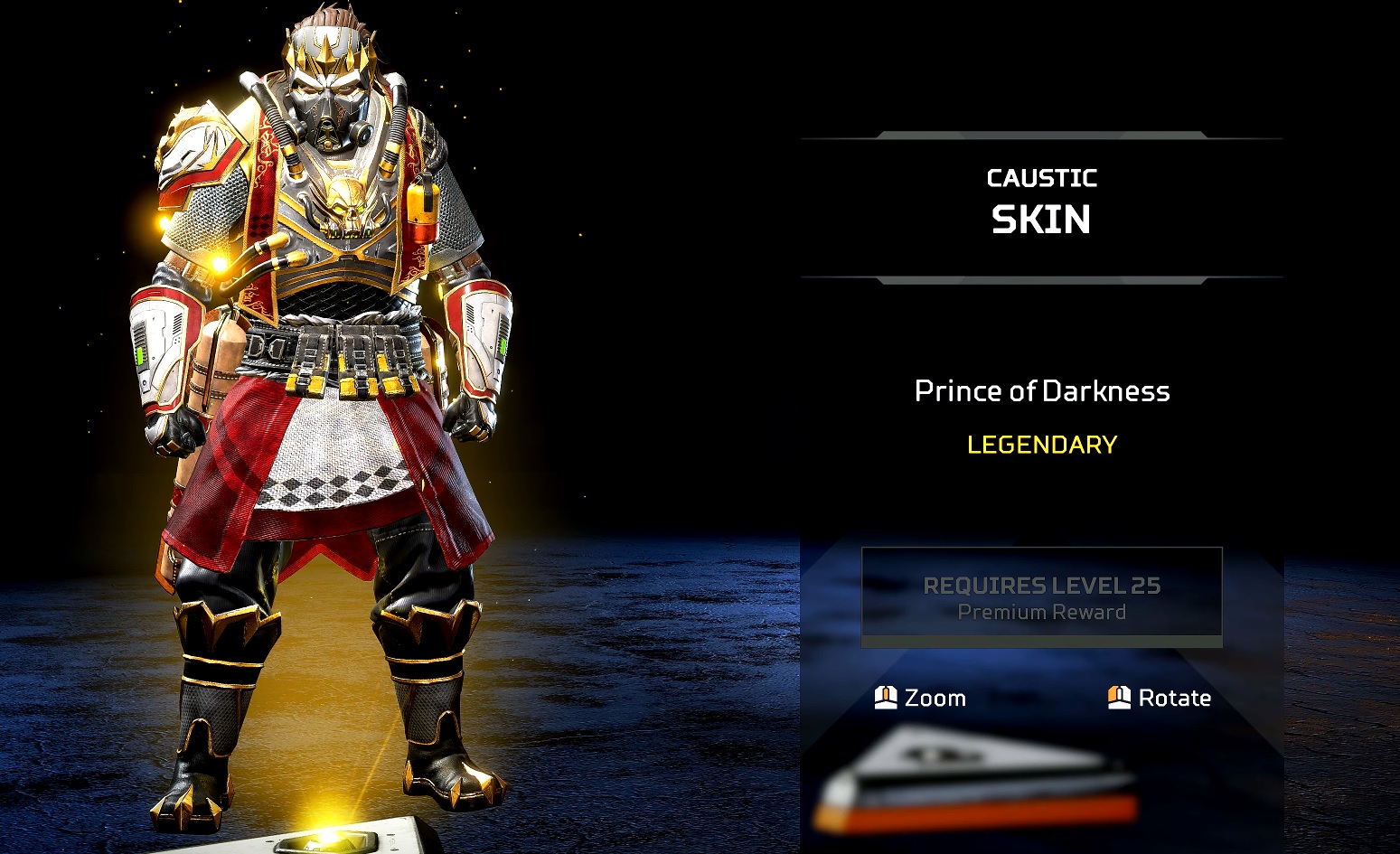Viewport: 1400px width, 854px height.
Task: Click the Premium Reward text
Action: coord(1041,612)
